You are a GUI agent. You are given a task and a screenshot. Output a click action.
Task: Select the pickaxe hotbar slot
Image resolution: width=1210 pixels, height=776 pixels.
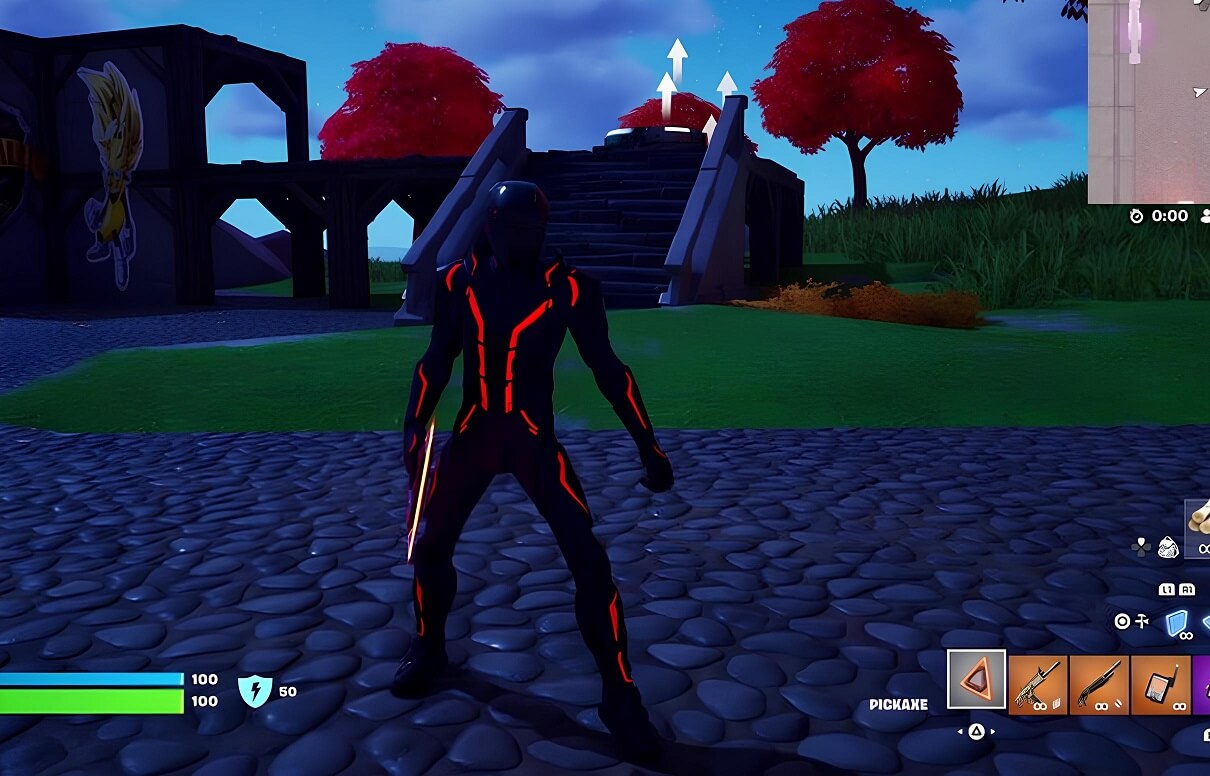977,680
